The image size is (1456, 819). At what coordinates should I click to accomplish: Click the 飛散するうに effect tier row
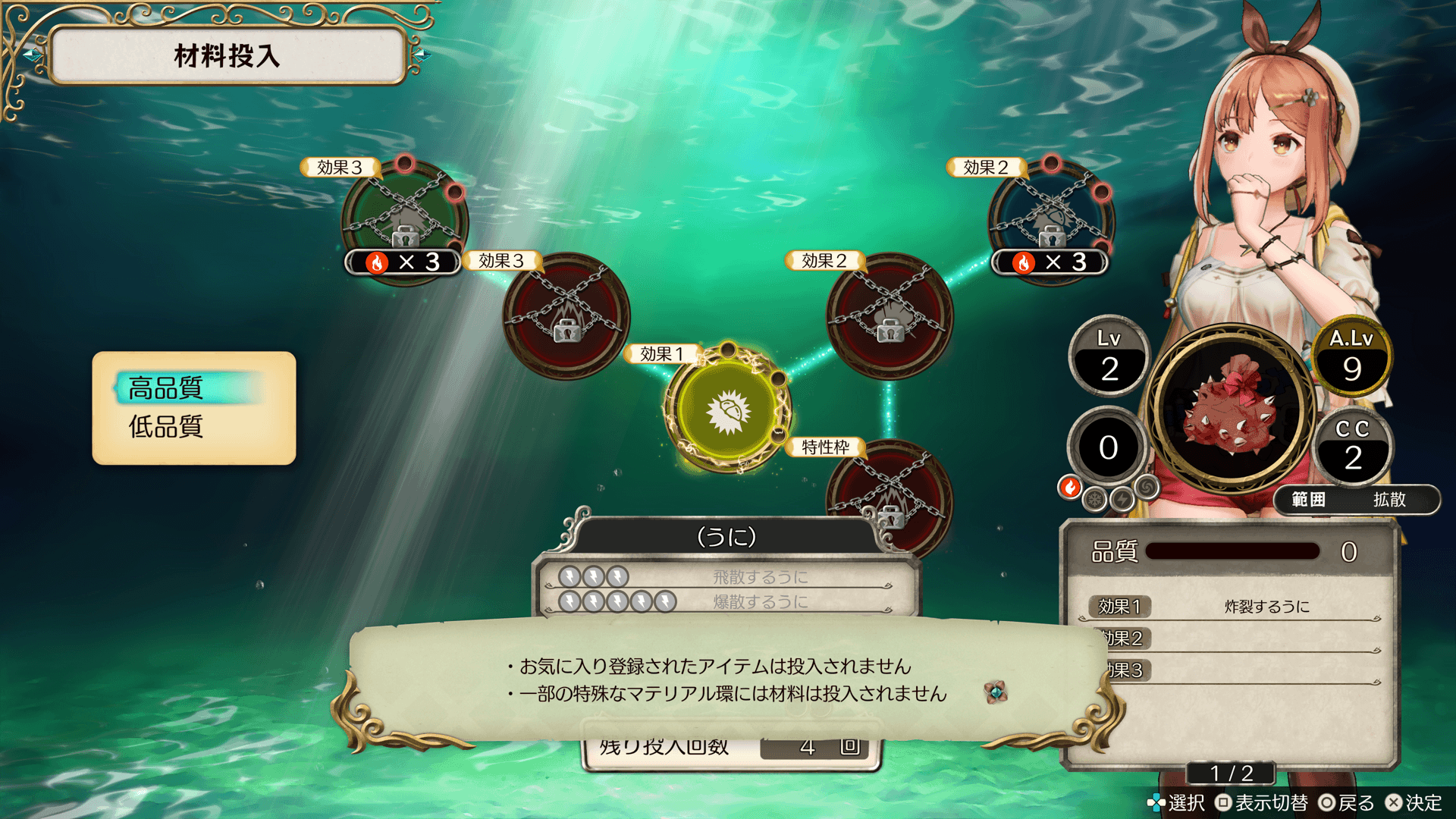coord(726,577)
